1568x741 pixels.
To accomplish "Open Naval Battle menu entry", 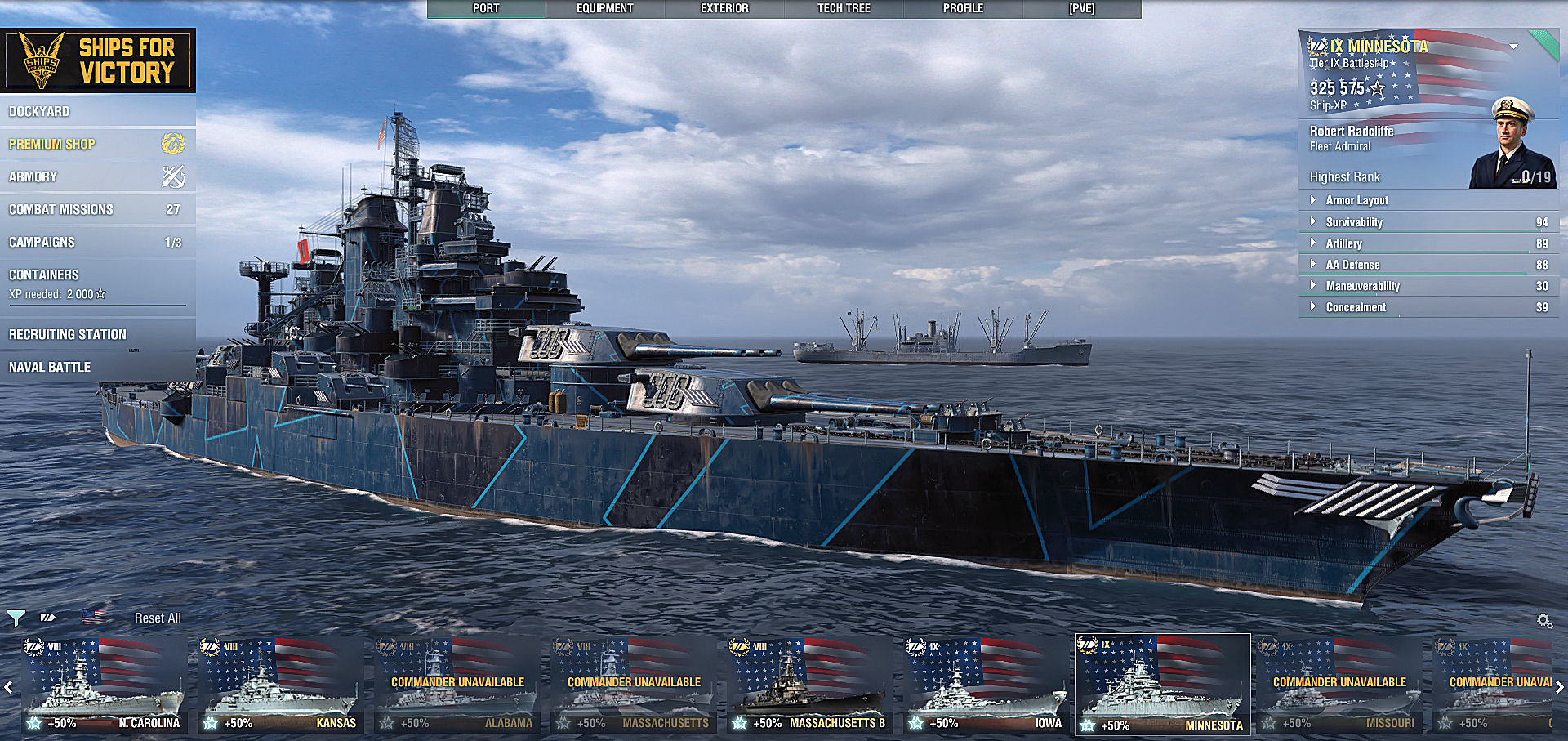I will (50, 367).
